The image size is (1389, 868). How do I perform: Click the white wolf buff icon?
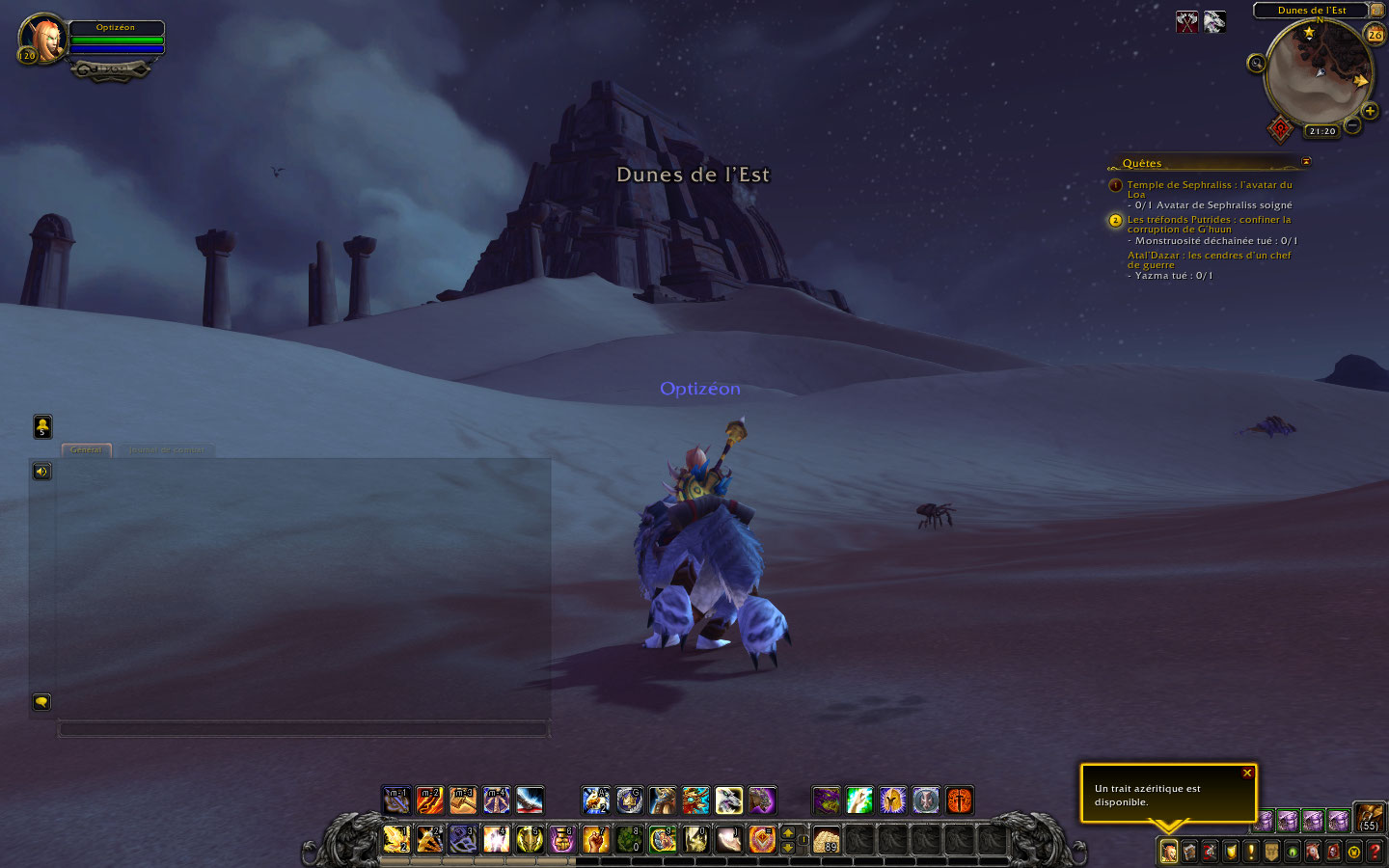click(1214, 21)
